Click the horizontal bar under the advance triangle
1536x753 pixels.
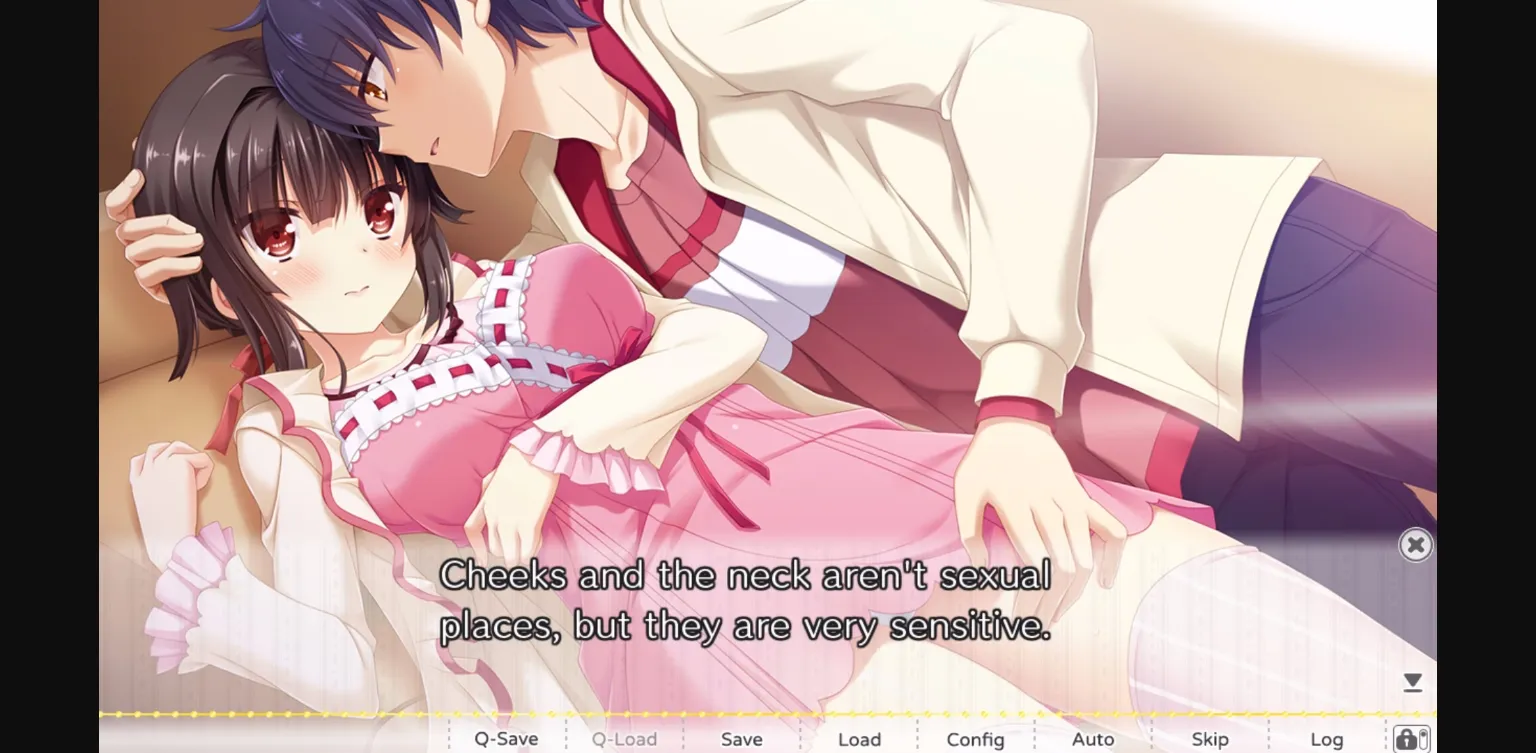1413,691
